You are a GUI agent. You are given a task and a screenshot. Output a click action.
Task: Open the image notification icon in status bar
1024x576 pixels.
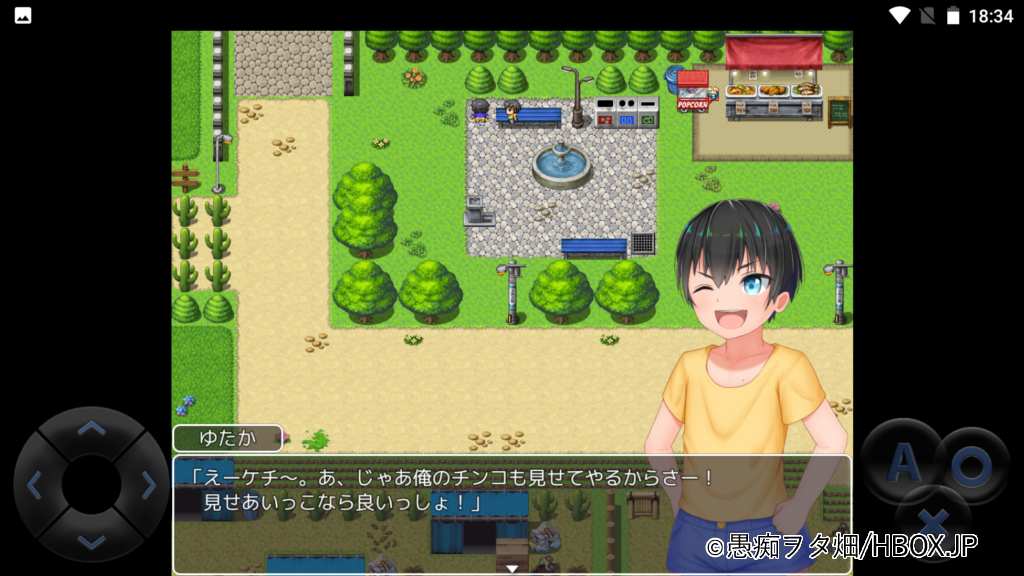[22, 15]
